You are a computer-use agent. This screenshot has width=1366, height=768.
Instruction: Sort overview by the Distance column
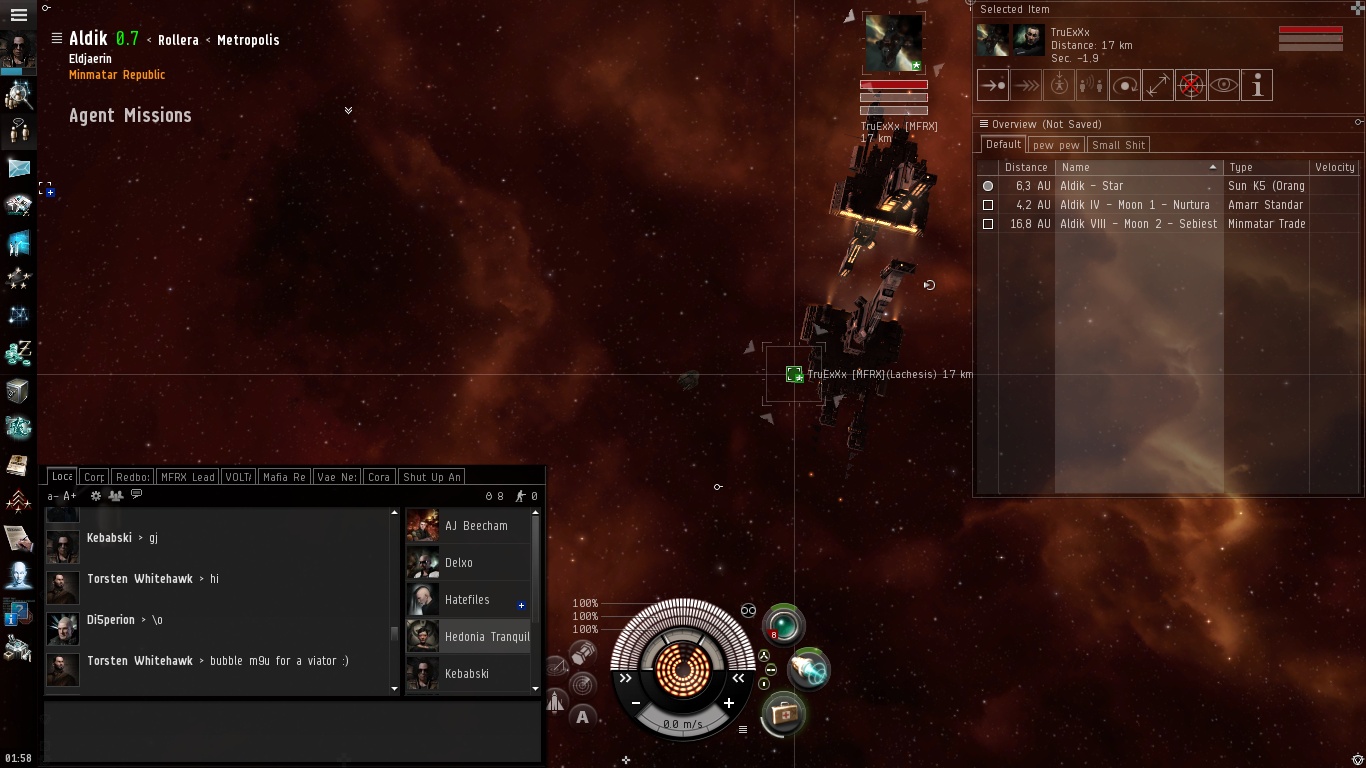1026,167
